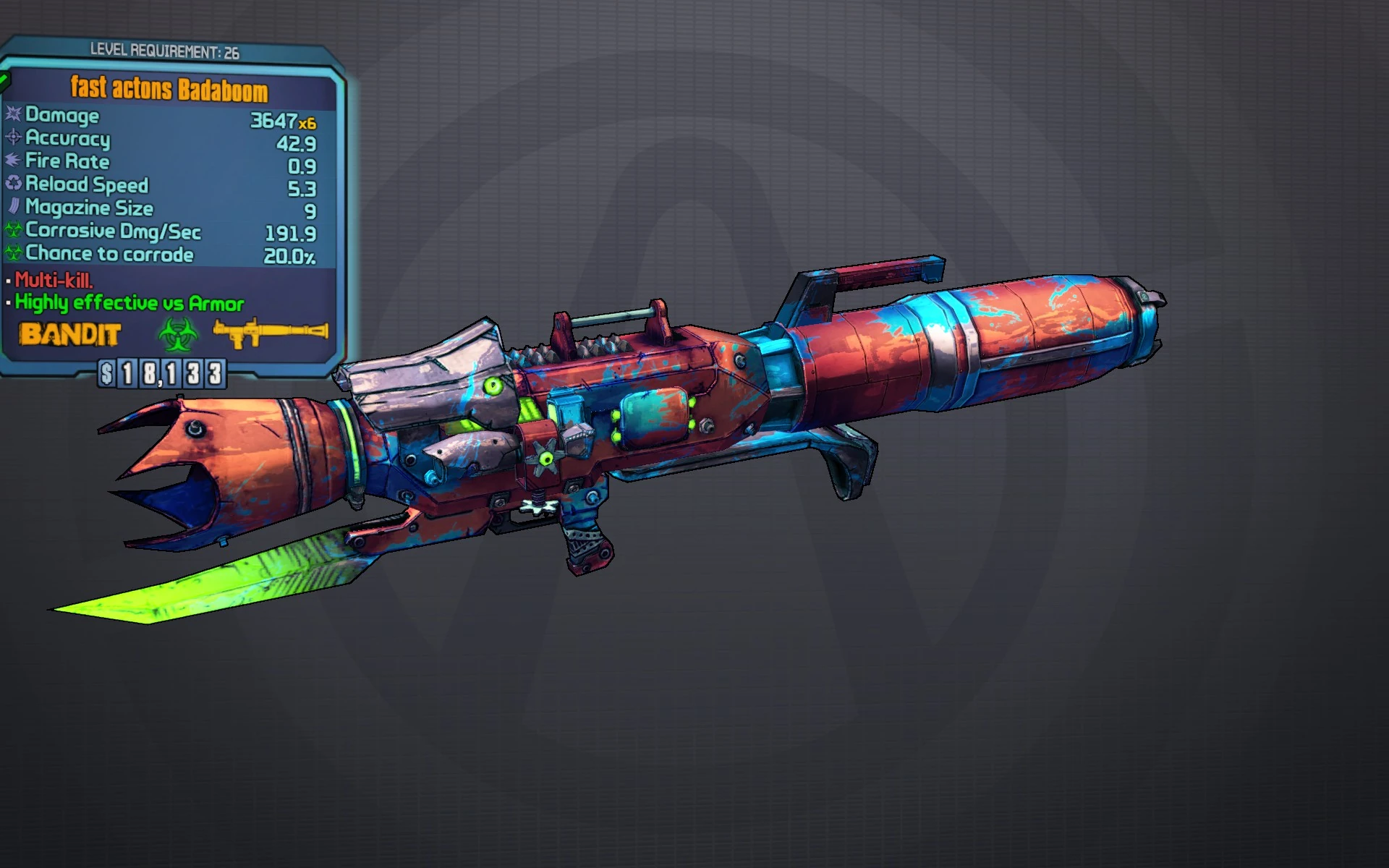Click the dollar sign on the price tag

(106, 375)
